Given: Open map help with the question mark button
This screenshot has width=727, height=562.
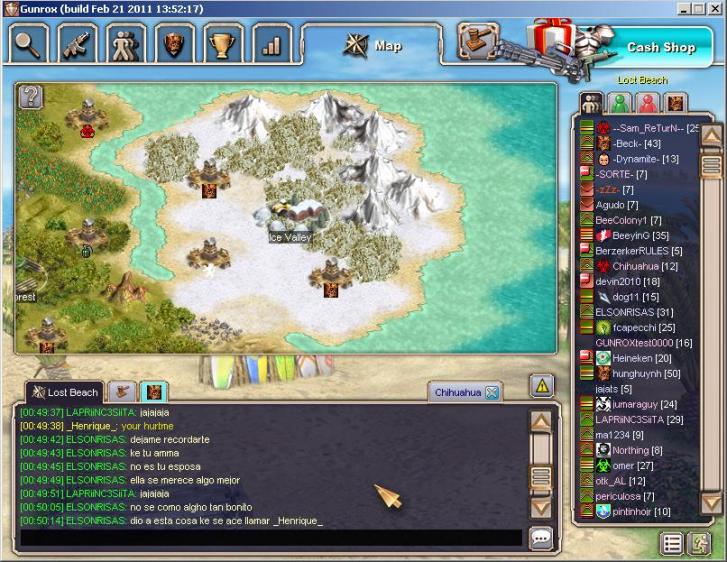Looking at the screenshot, I should pos(31,96).
